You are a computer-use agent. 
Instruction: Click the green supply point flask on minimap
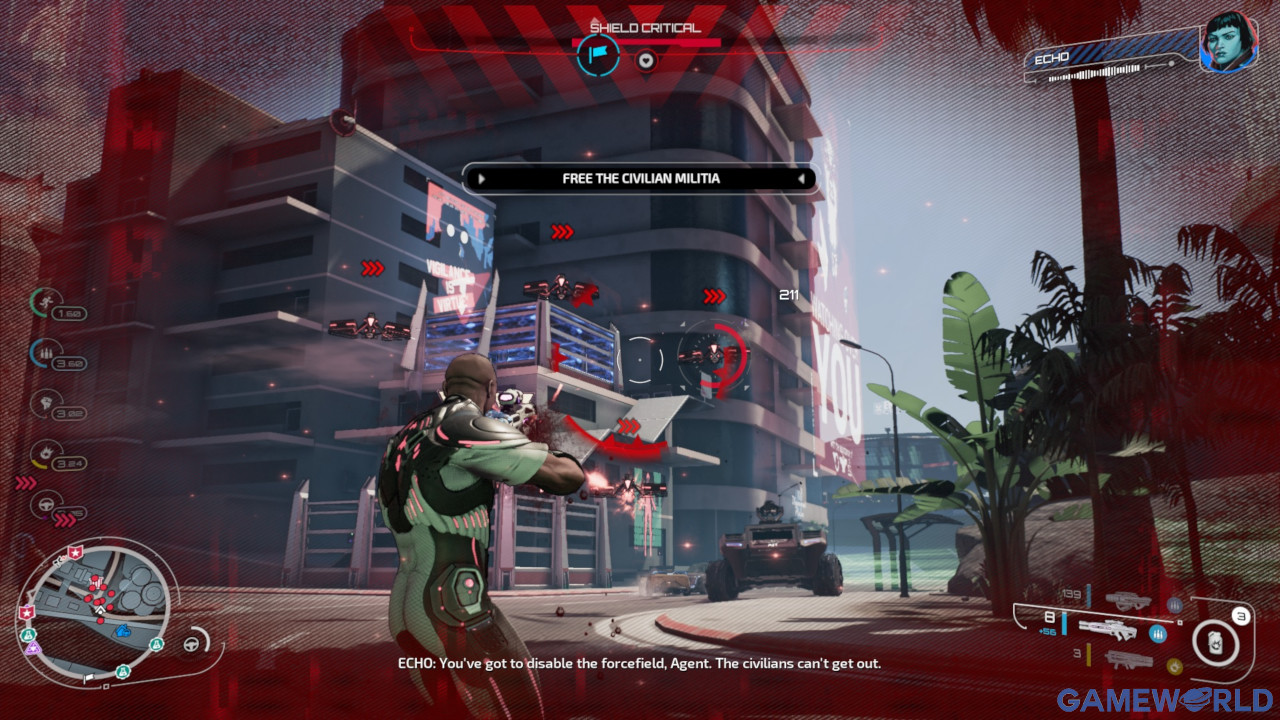(x=156, y=645)
